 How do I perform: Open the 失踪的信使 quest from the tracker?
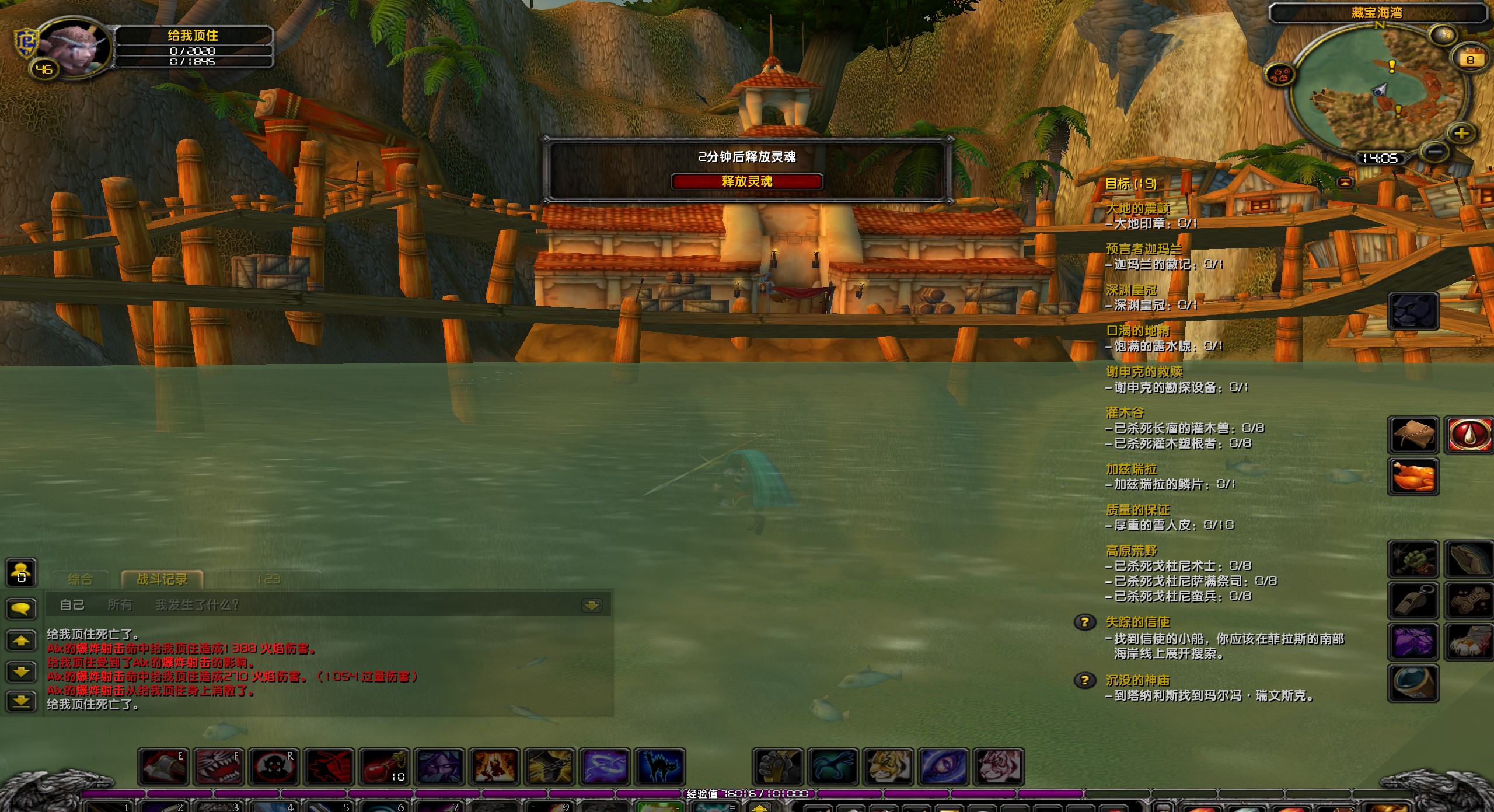(x=1137, y=622)
